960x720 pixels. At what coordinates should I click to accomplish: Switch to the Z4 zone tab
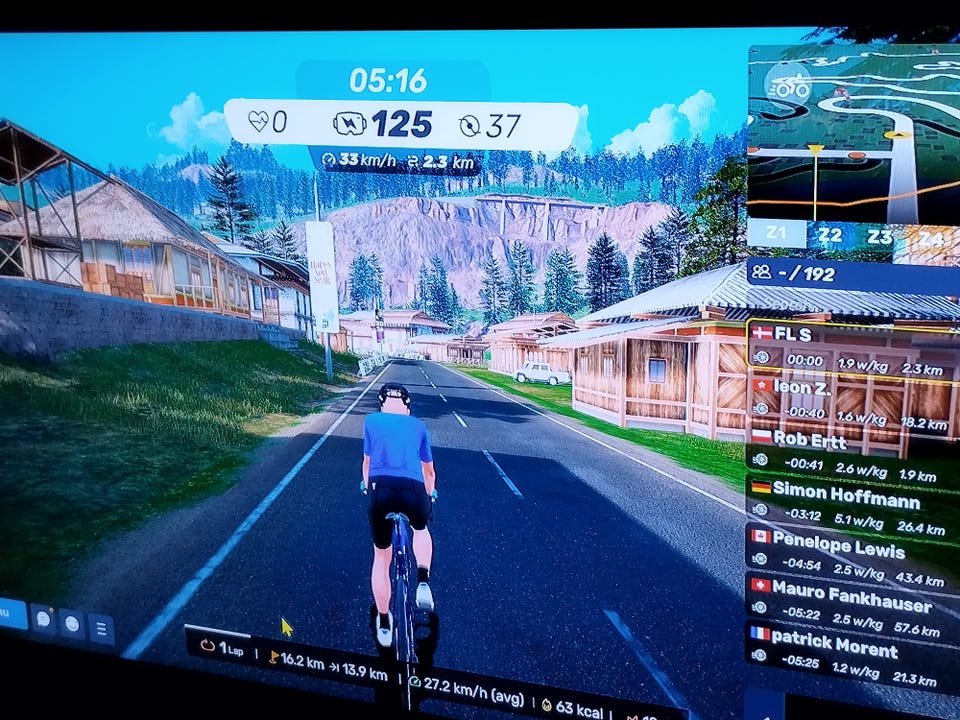(x=929, y=239)
